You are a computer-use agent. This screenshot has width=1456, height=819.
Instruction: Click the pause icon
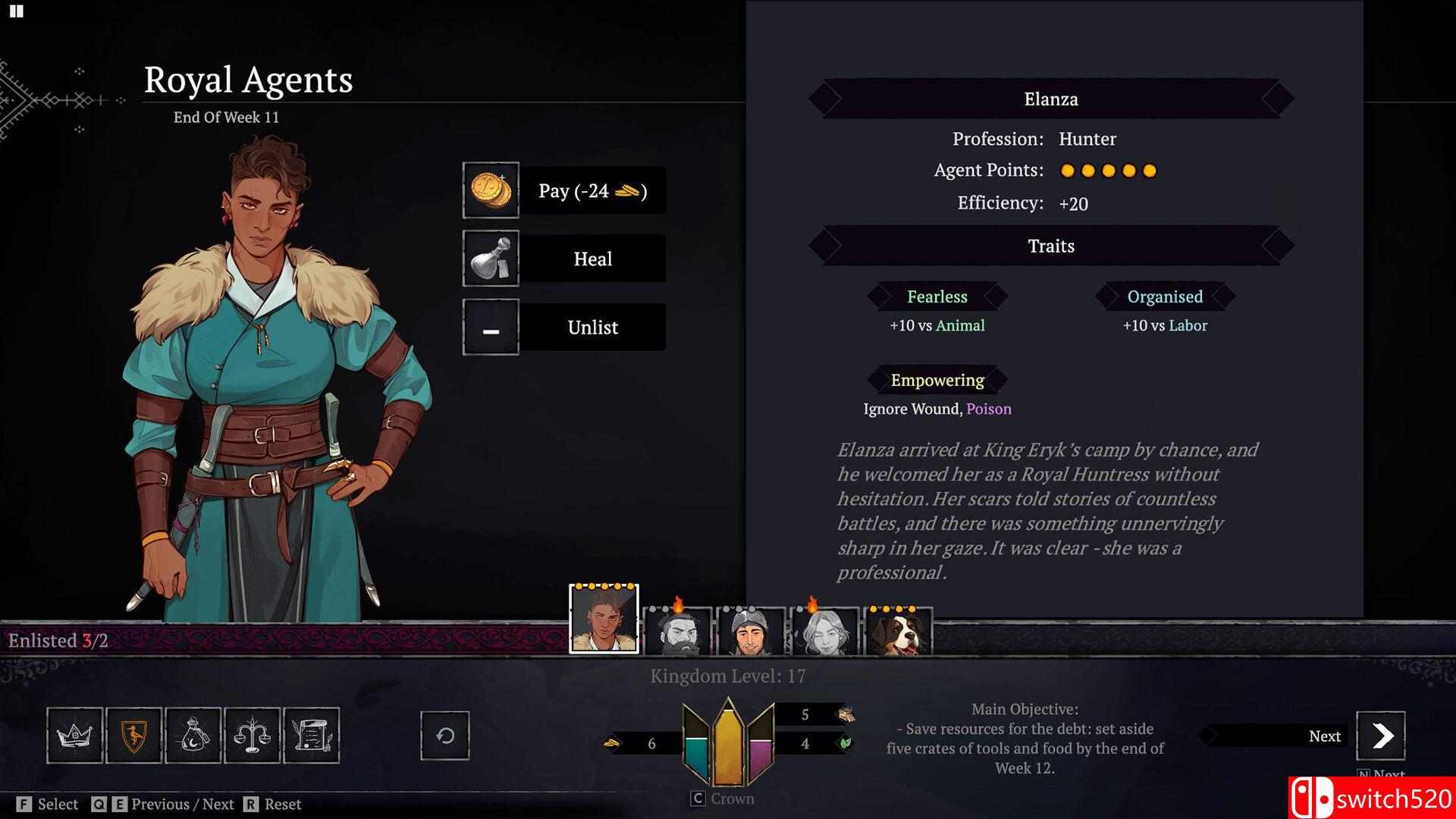17,11
